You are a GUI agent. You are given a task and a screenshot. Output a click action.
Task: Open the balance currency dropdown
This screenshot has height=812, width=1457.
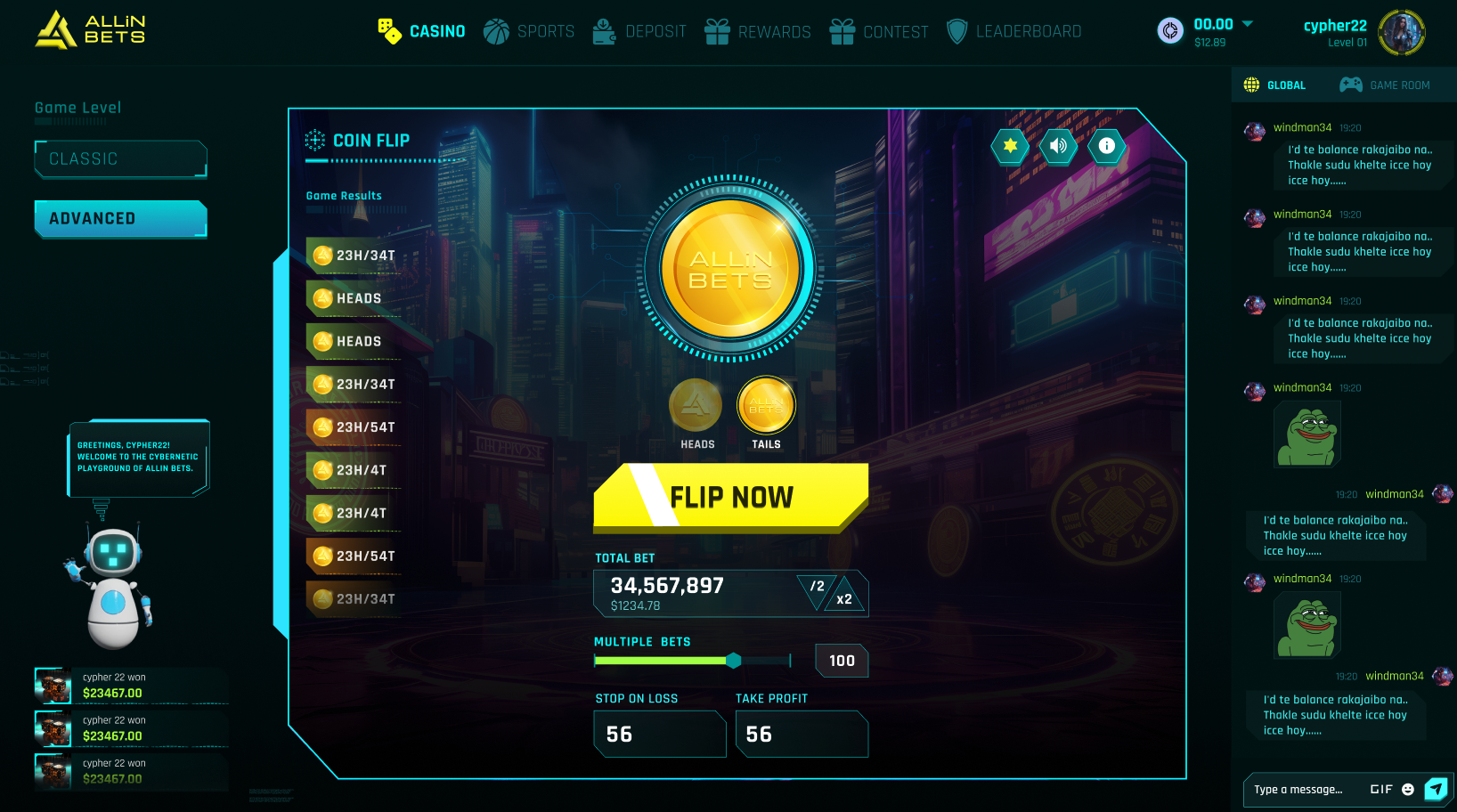coord(1248,24)
